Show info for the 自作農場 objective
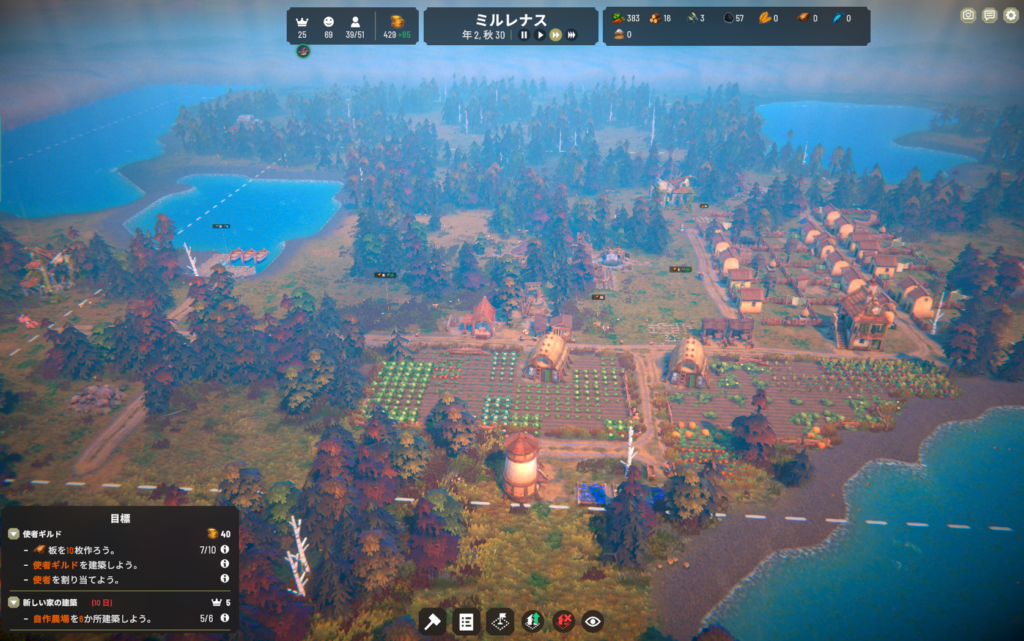1024x641 pixels. coord(225,618)
